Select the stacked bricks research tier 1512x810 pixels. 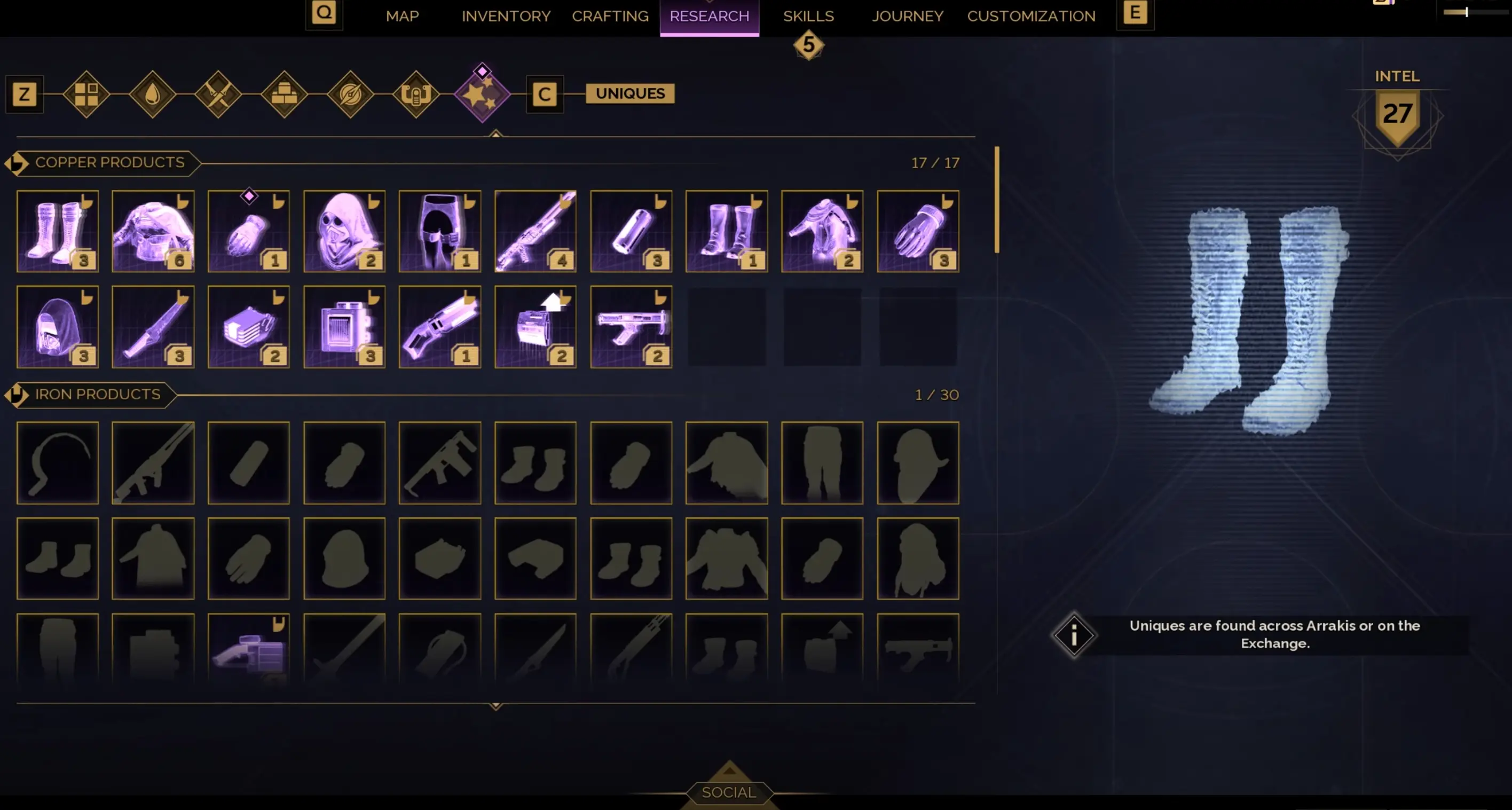point(285,94)
